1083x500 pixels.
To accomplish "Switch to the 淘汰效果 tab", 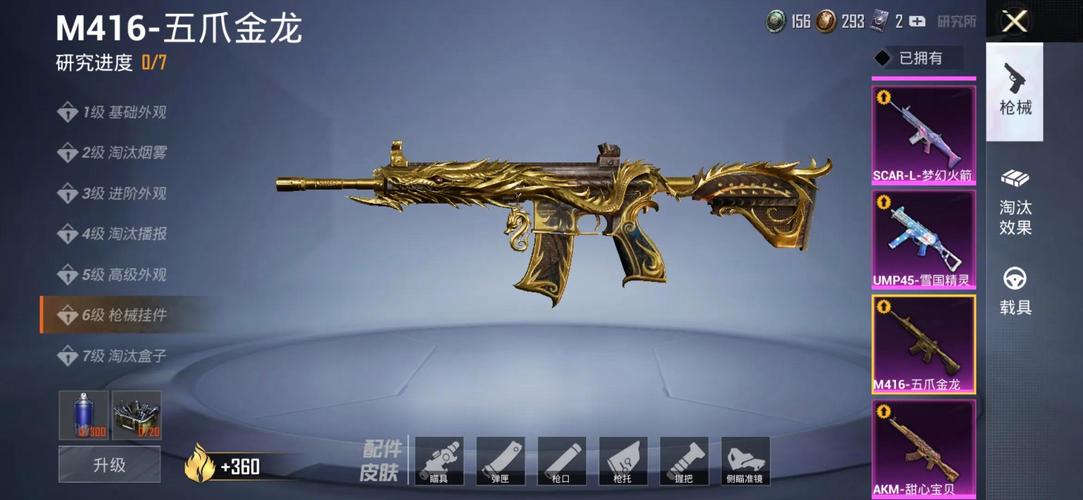I will [1015, 203].
